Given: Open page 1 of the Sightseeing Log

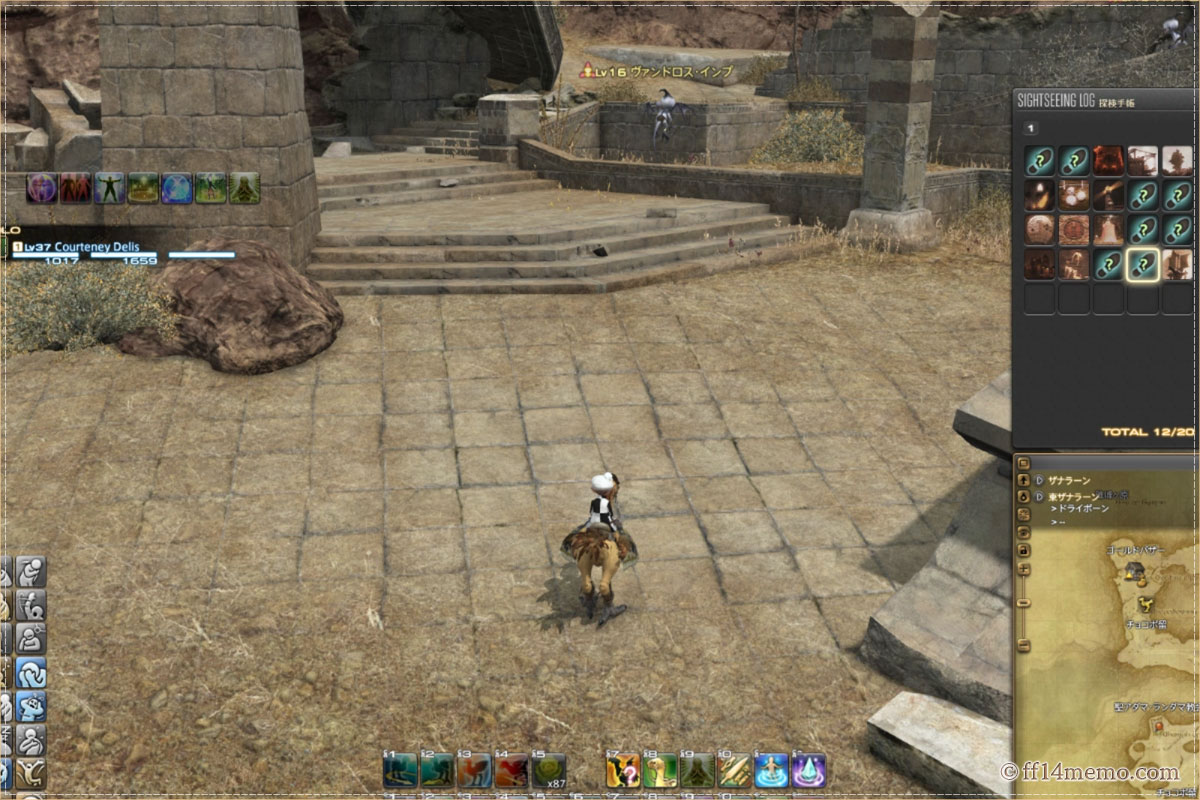Looking at the screenshot, I should (1031, 128).
